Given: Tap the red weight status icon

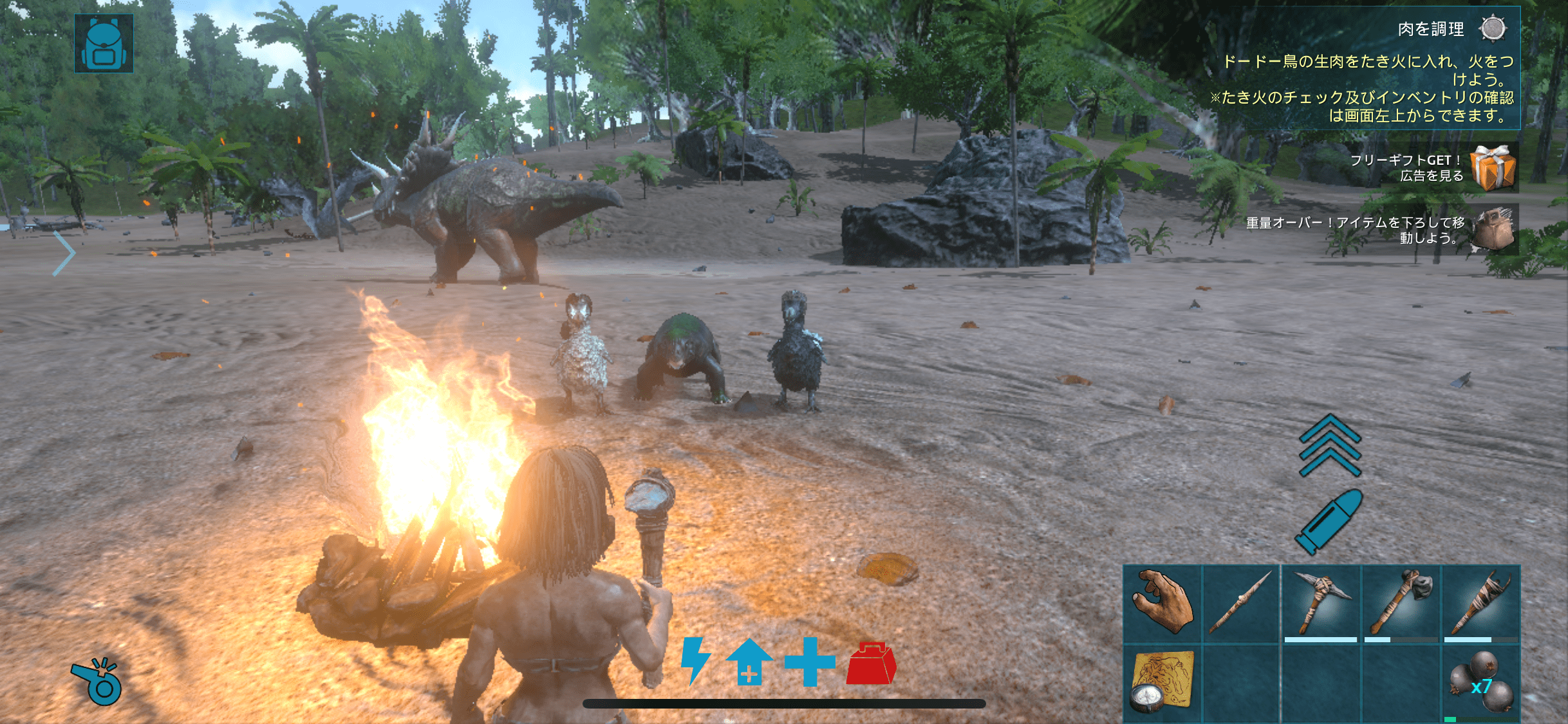Looking at the screenshot, I should point(871,663).
